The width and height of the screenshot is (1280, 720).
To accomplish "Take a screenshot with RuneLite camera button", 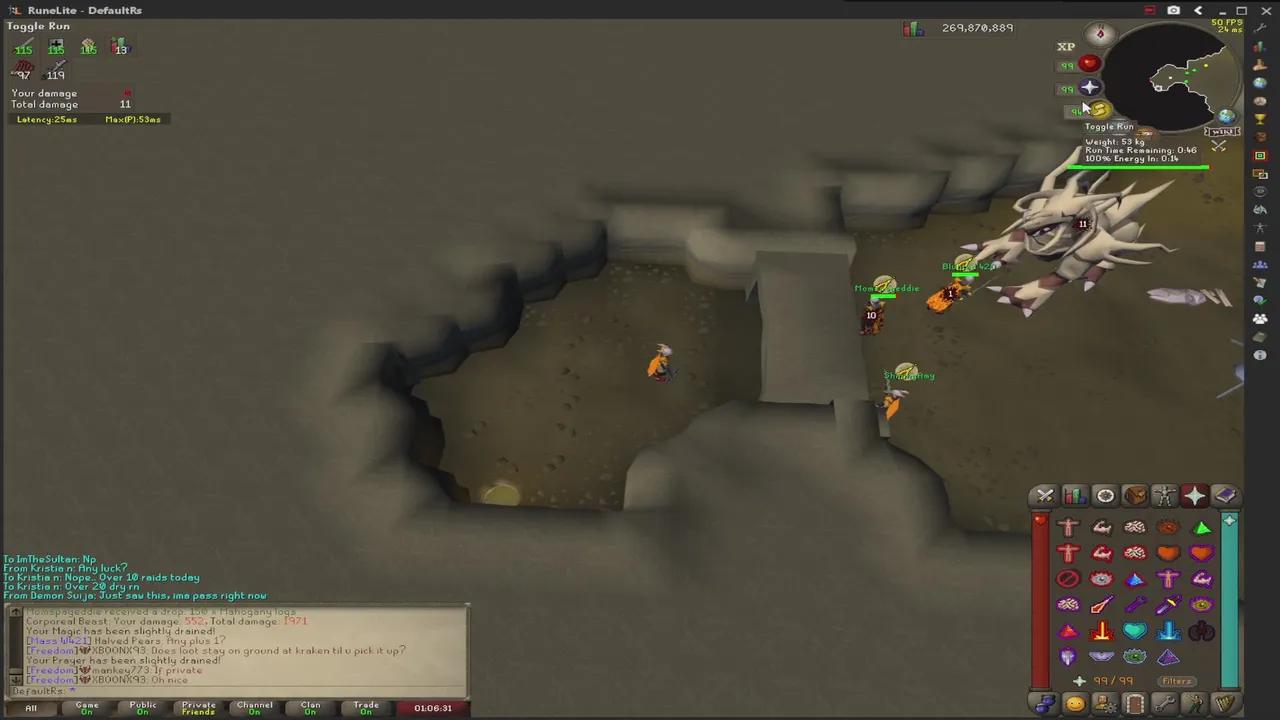I will pos(1173,10).
